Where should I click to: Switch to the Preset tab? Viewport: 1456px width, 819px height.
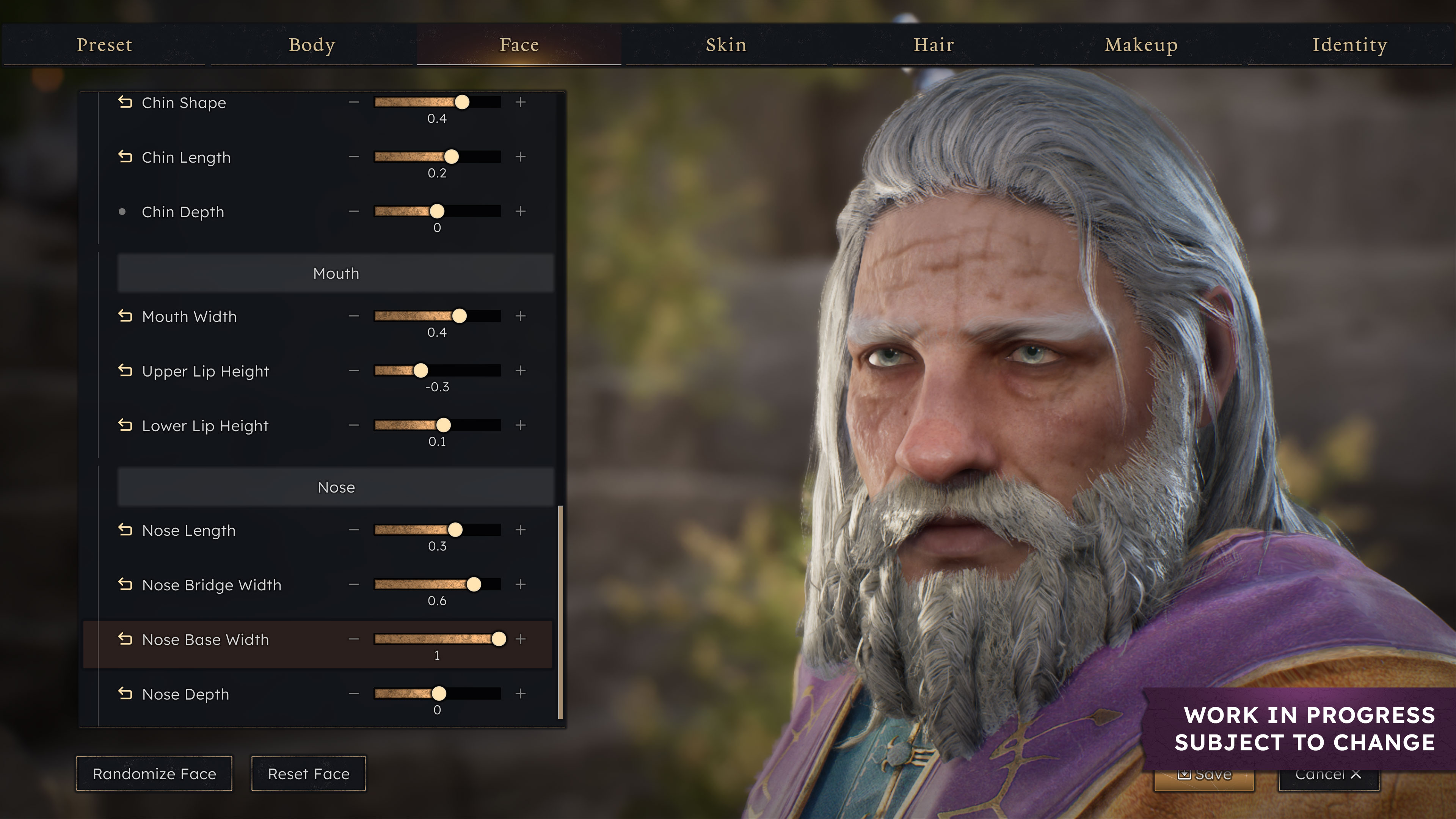105,45
